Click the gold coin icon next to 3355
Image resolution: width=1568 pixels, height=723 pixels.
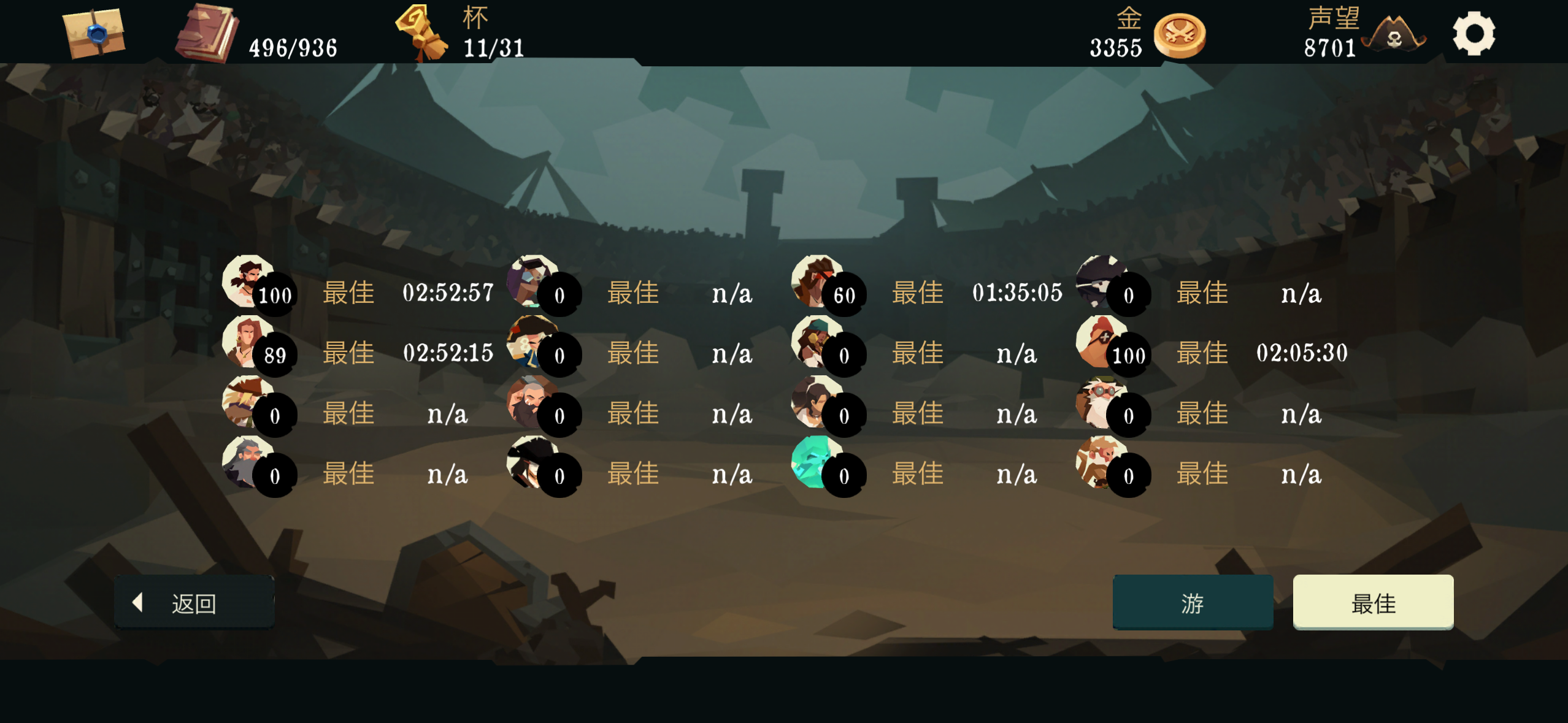coord(1179,35)
